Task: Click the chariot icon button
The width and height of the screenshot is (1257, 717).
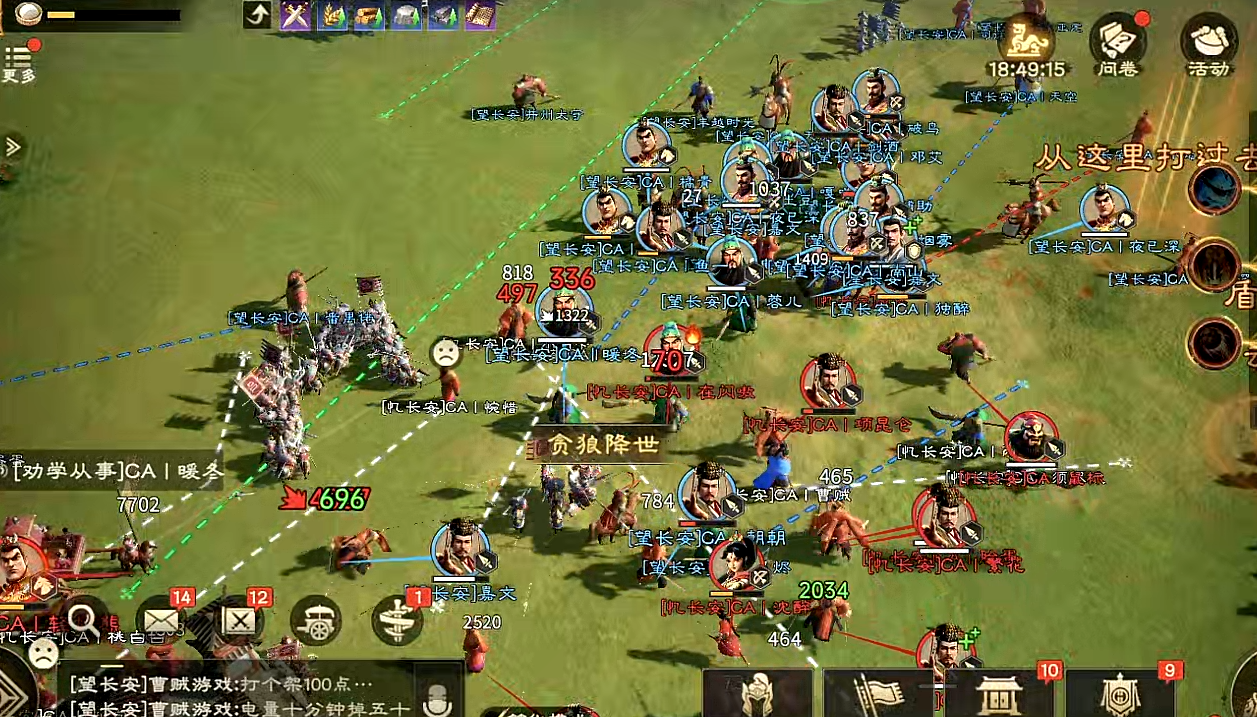Action: point(316,620)
